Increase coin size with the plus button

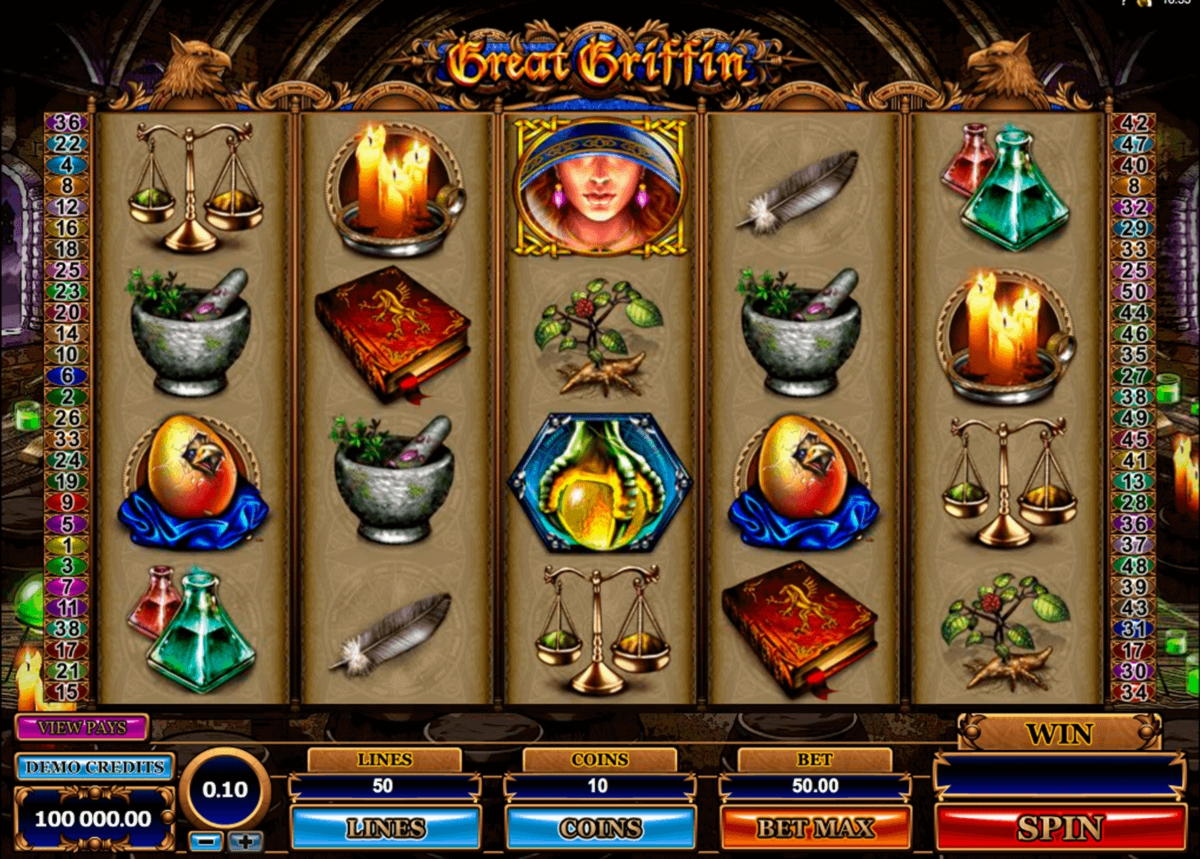245,841
